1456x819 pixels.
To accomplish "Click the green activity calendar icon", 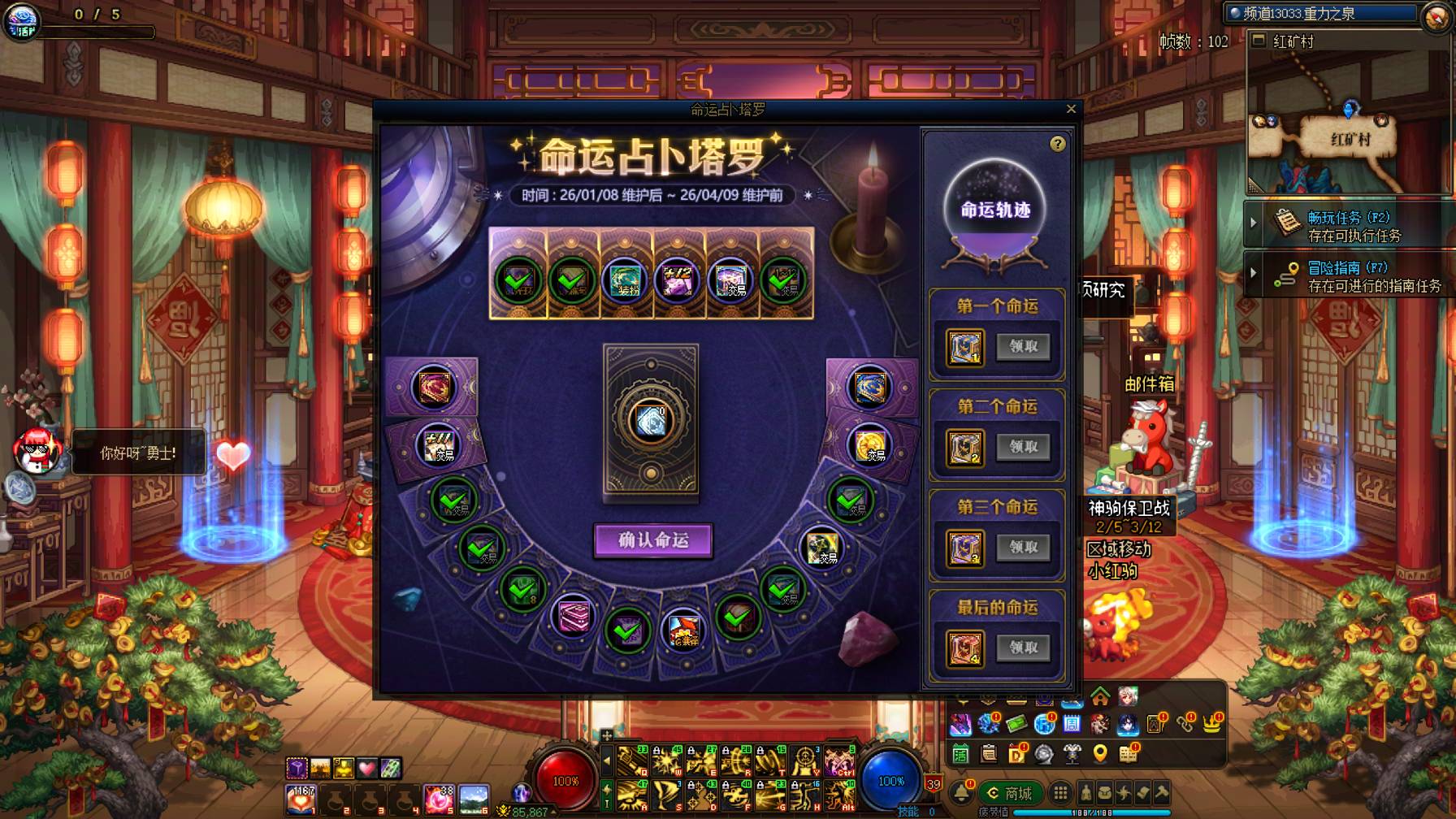I will (x=960, y=755).
